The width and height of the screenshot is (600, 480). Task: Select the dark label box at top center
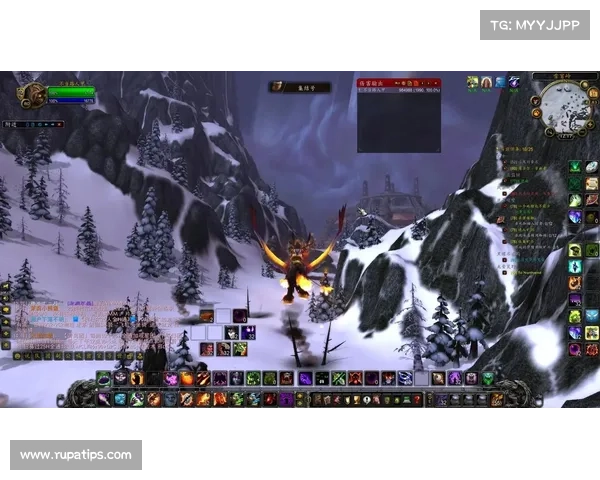(x=299, y=87)
